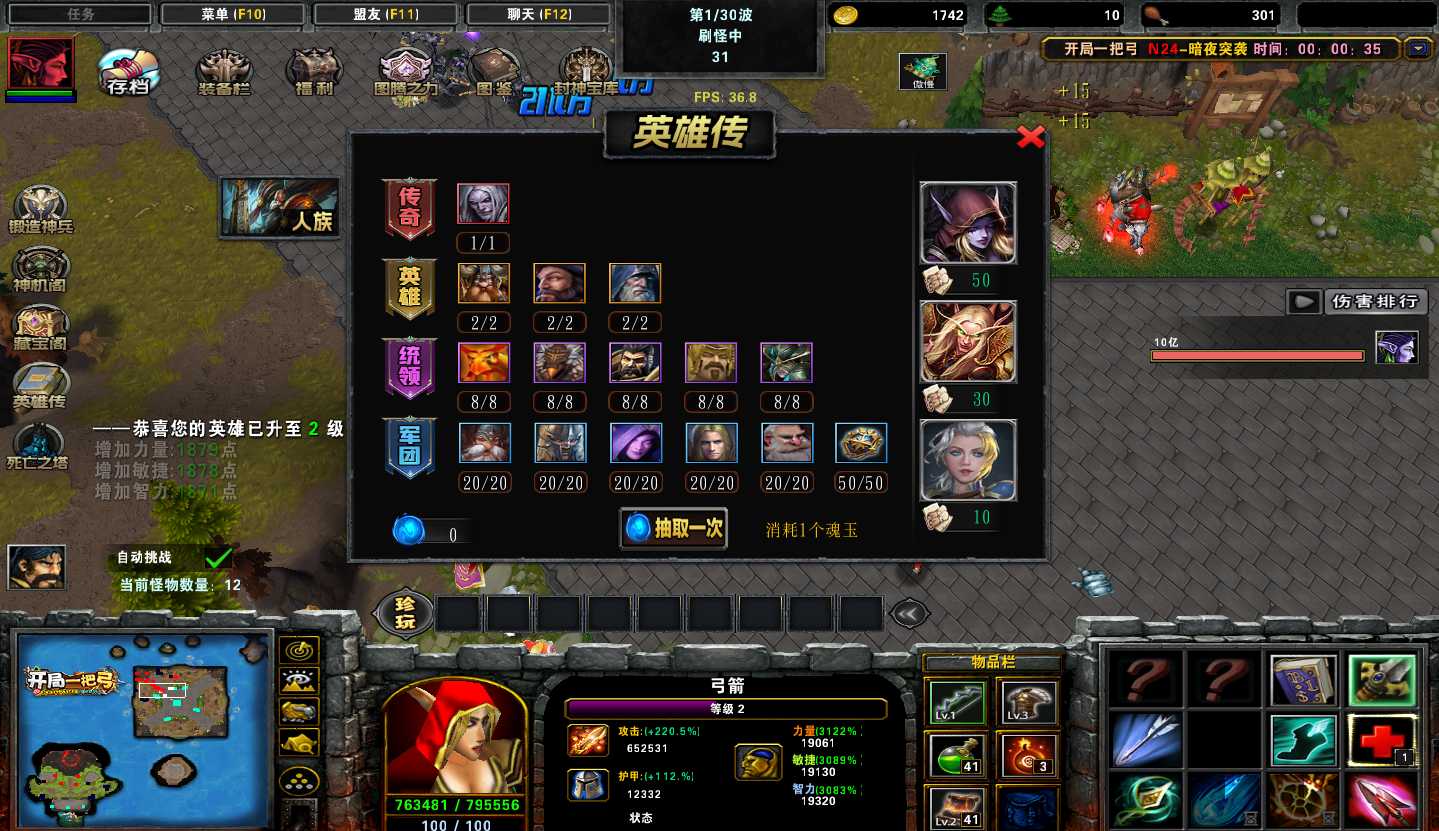
Task: Select the hooded elf portrait costing 50
Action: pyautogui.click(x=967, y=223)
